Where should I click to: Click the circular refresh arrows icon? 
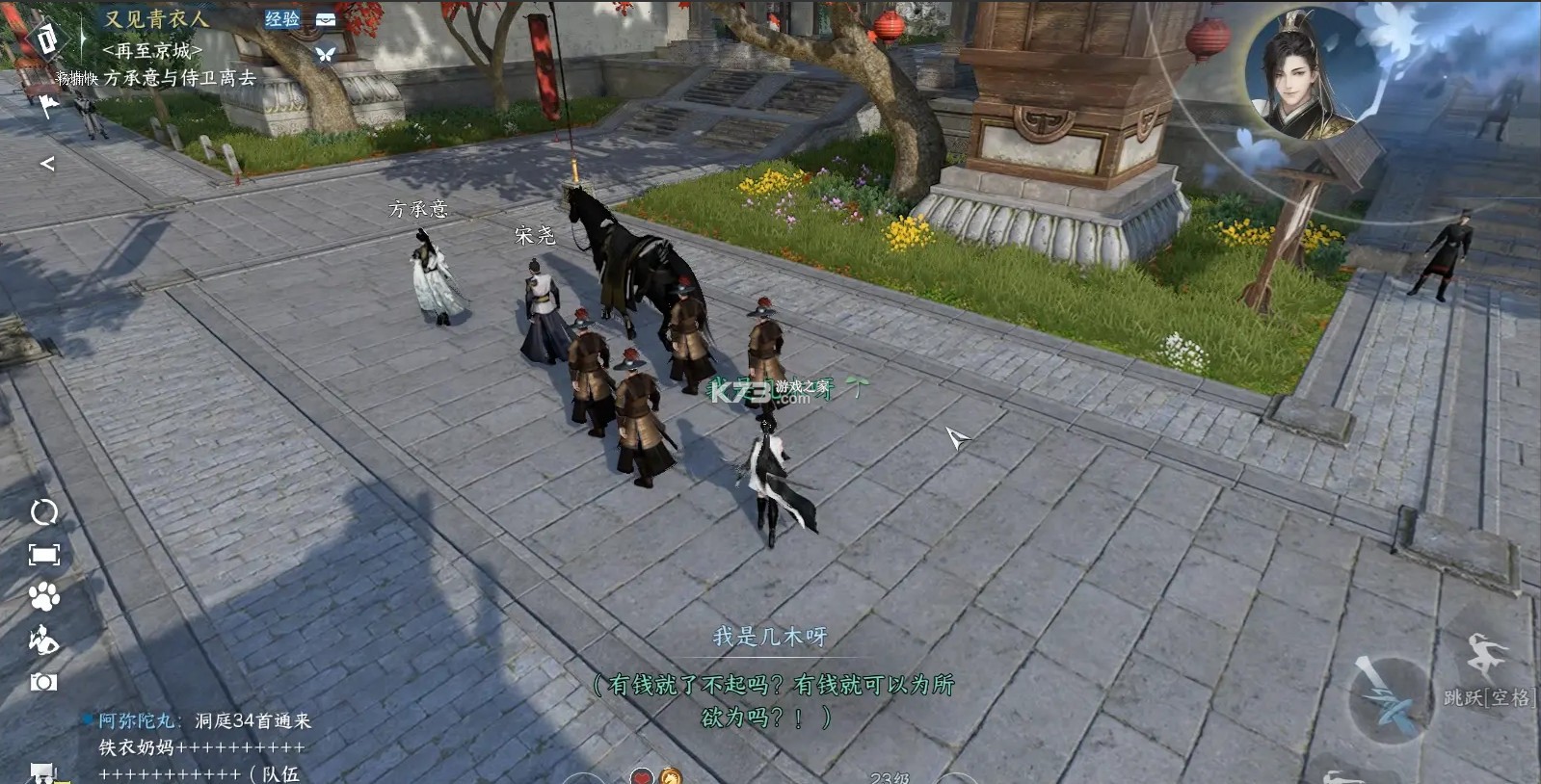[x=44, y=512]
